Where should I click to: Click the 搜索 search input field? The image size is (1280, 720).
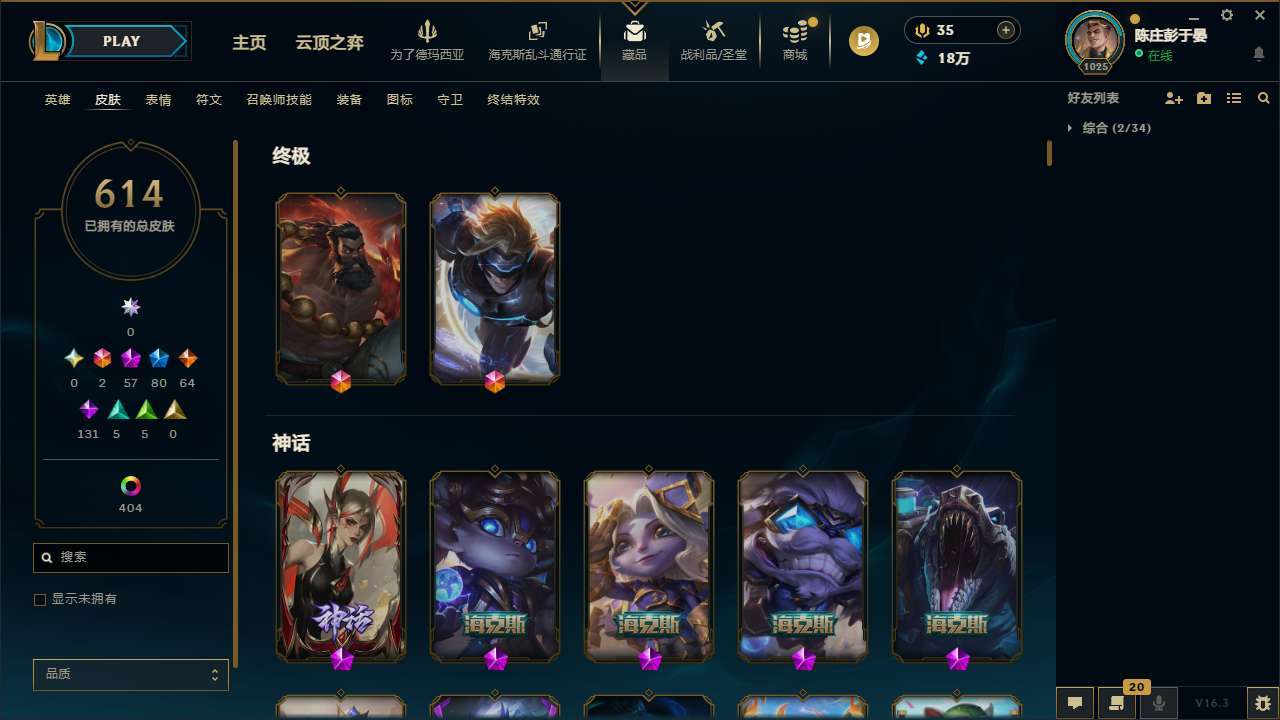coord(130,557)
